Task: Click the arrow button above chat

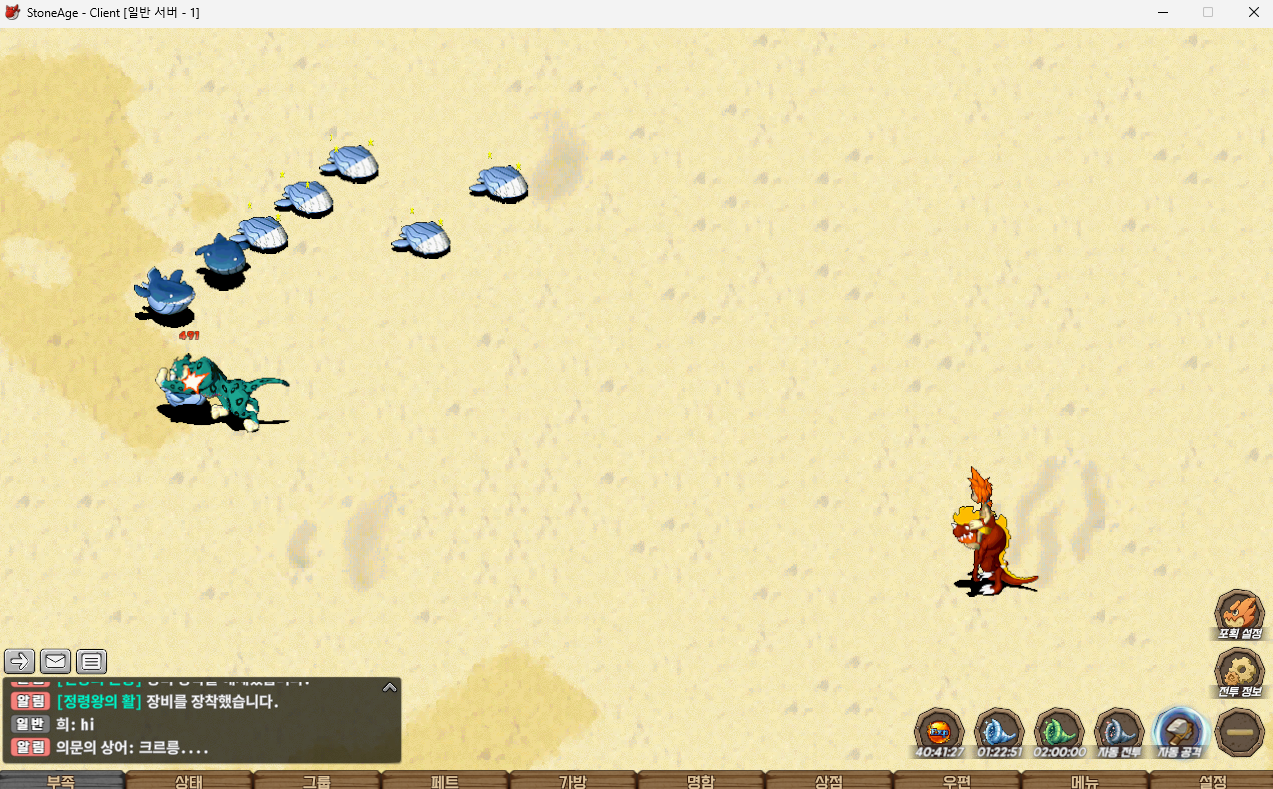Action: tap(19, 661)
